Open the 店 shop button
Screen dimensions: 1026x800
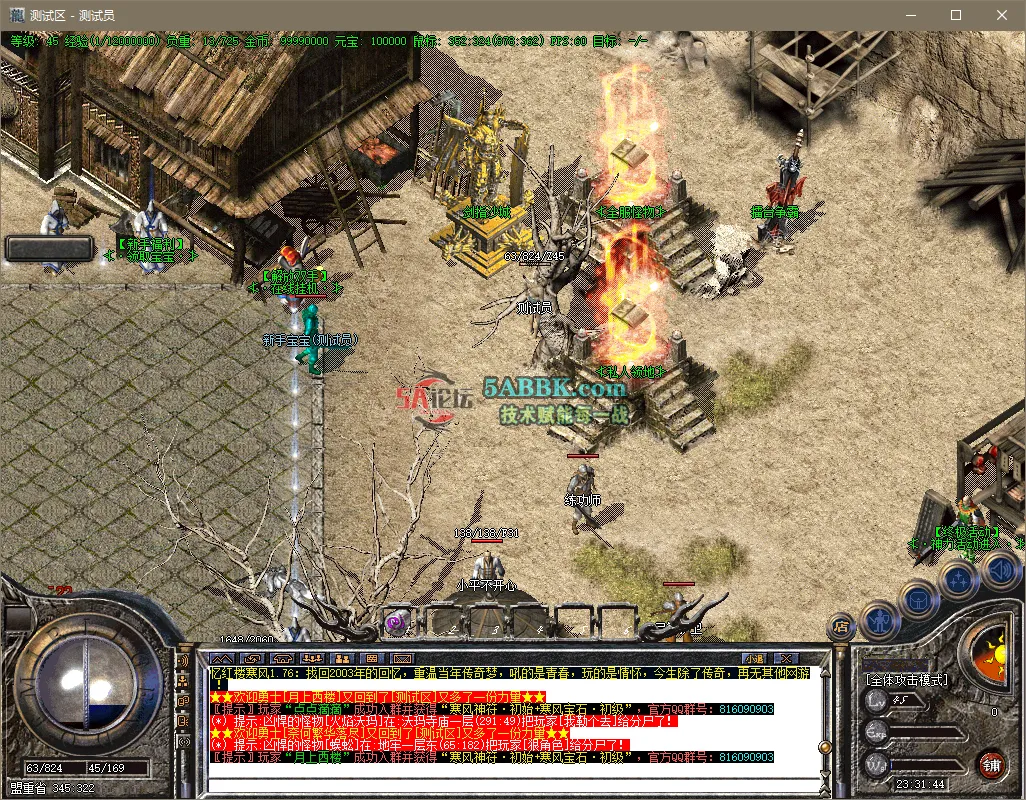point(841,627)
